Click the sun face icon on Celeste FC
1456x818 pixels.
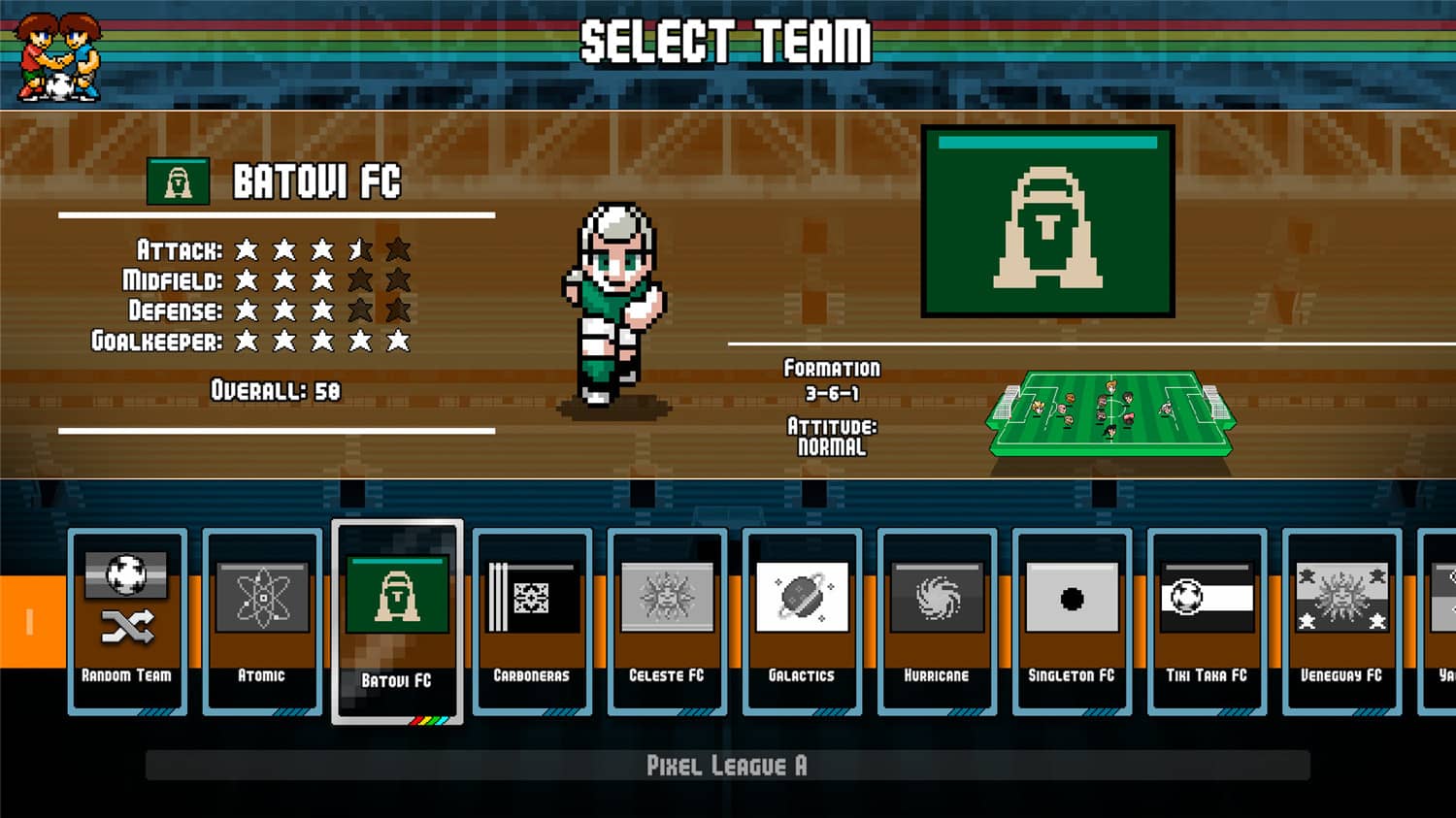click(666, 599)
